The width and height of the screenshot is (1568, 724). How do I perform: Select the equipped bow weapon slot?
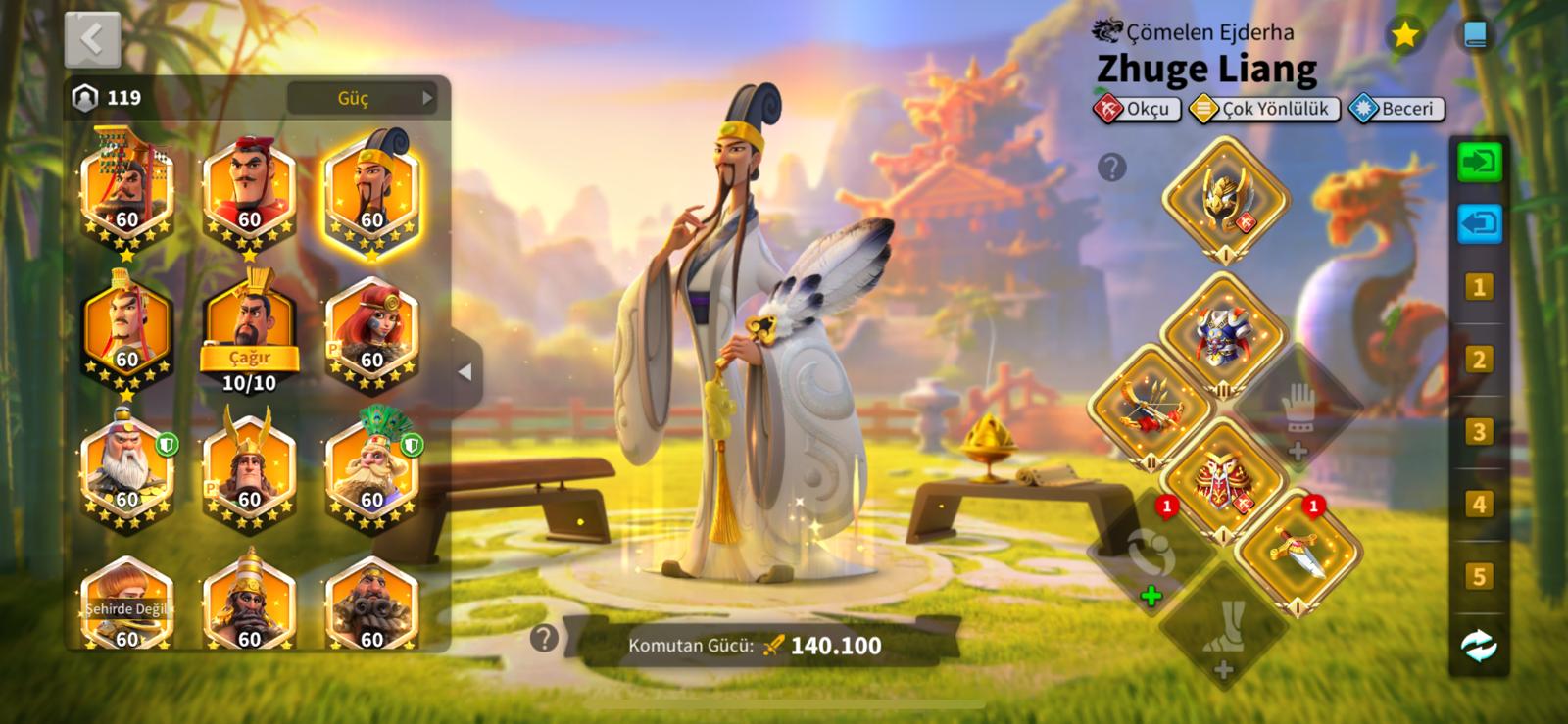(x=1151, y=406)
